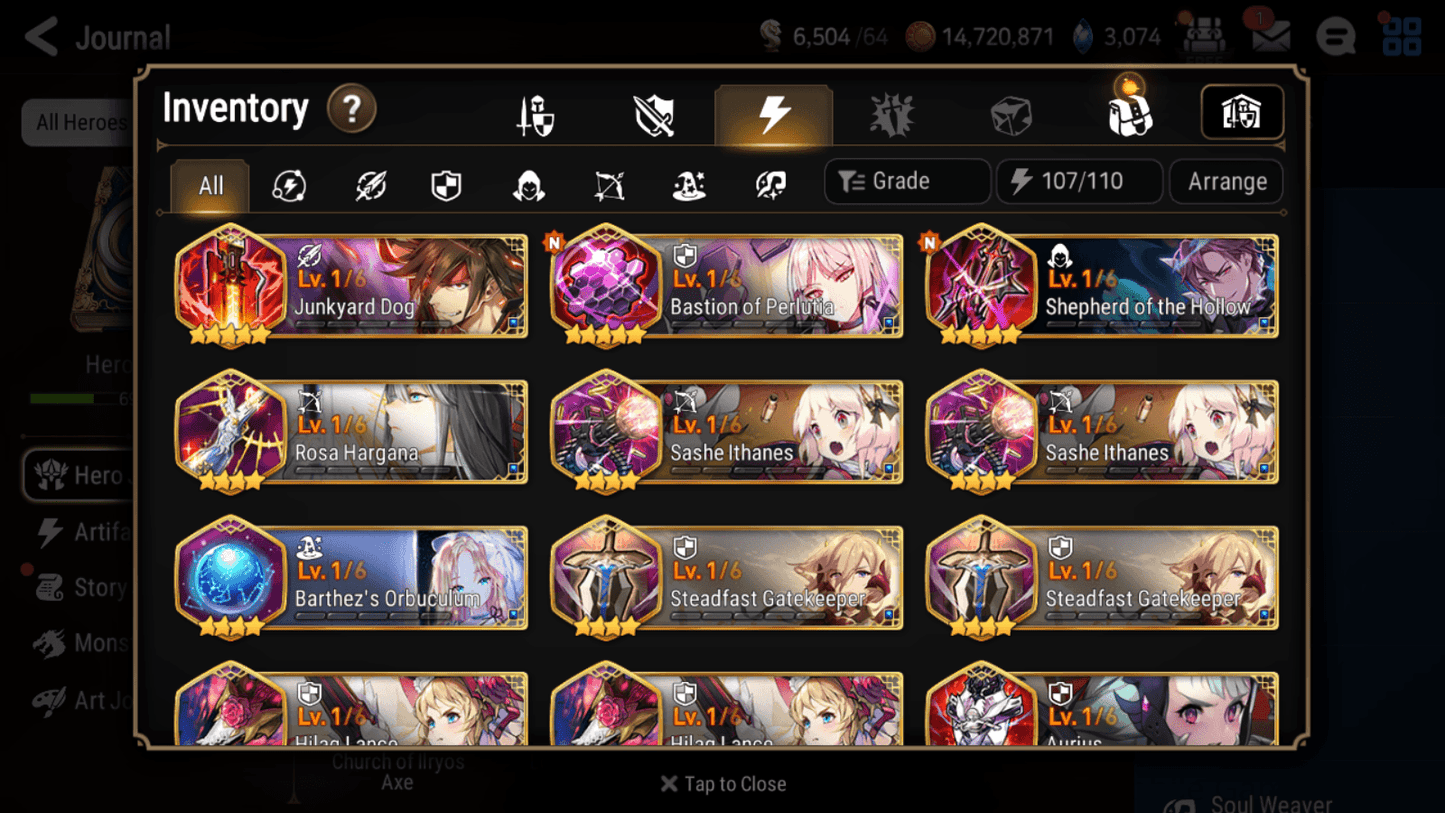Select the Junkyard Dog artifact
The width and height of the screenshot is (1445, 813).
[350, 287]
